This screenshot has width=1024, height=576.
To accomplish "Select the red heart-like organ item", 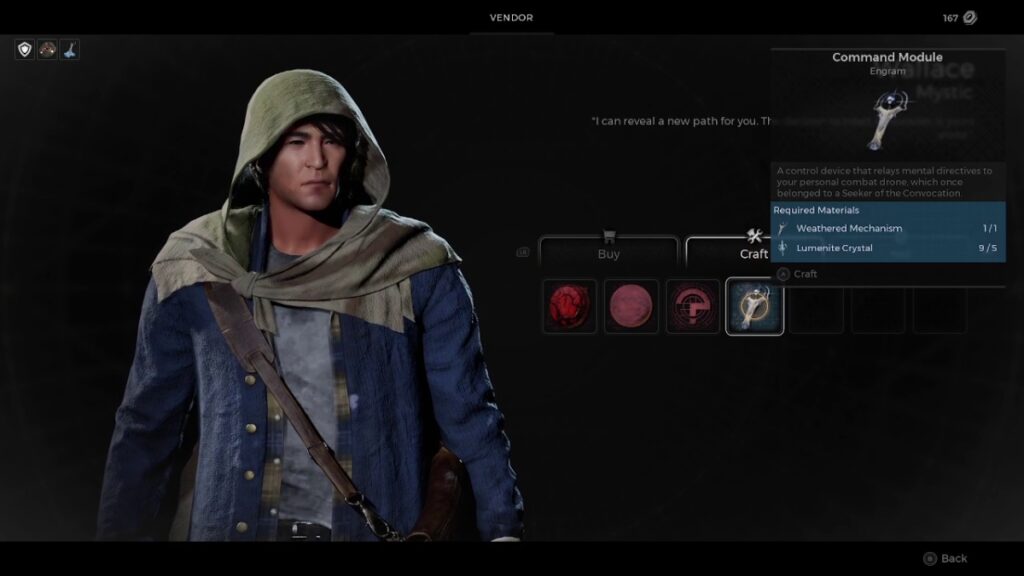I will pyautogui.click(x=570, y=306).
